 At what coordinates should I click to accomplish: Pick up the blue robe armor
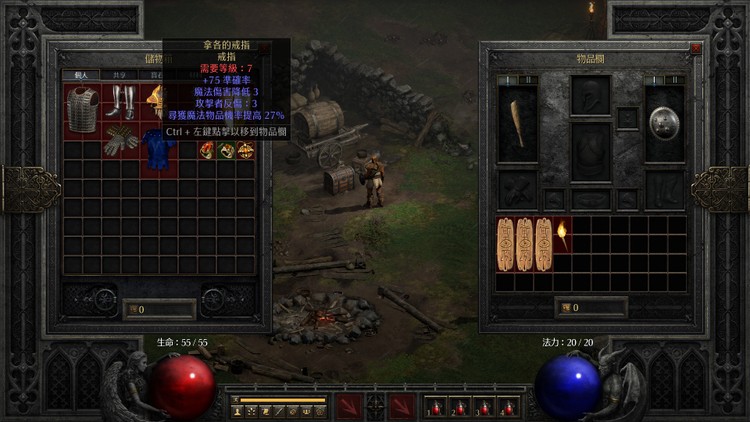coord(156,150)
